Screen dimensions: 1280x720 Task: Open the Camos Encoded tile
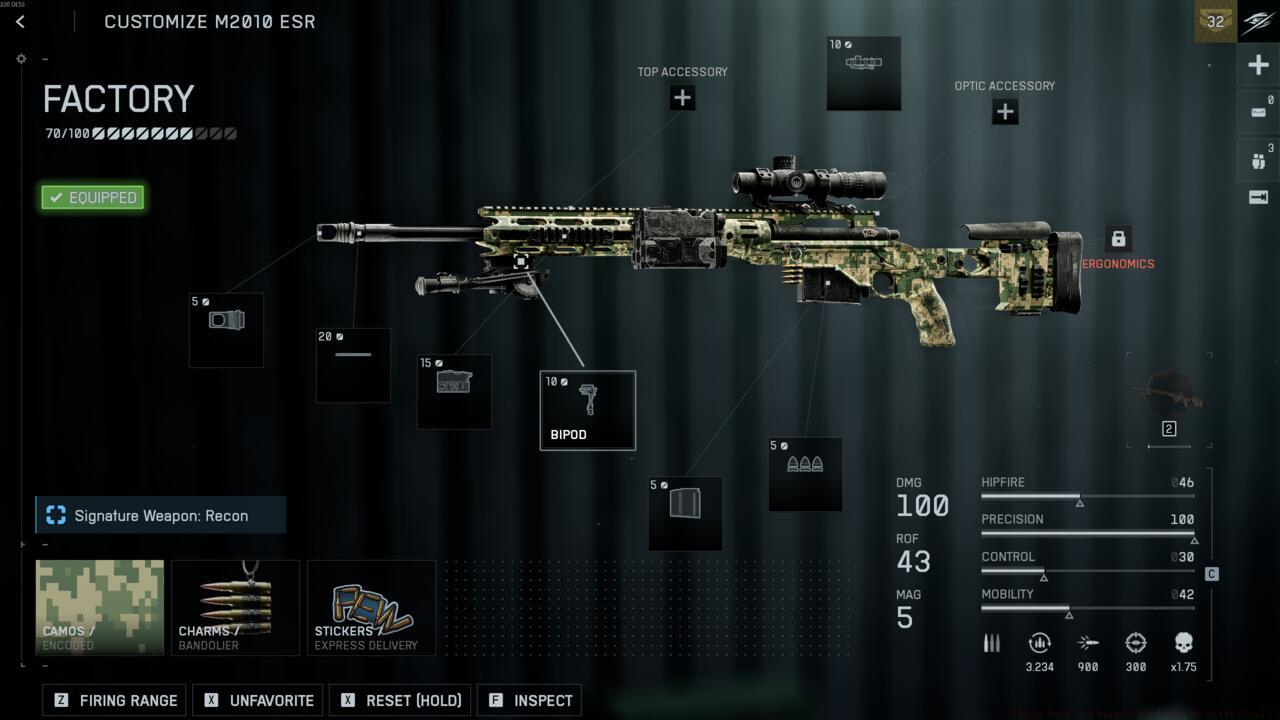point(100,607)
